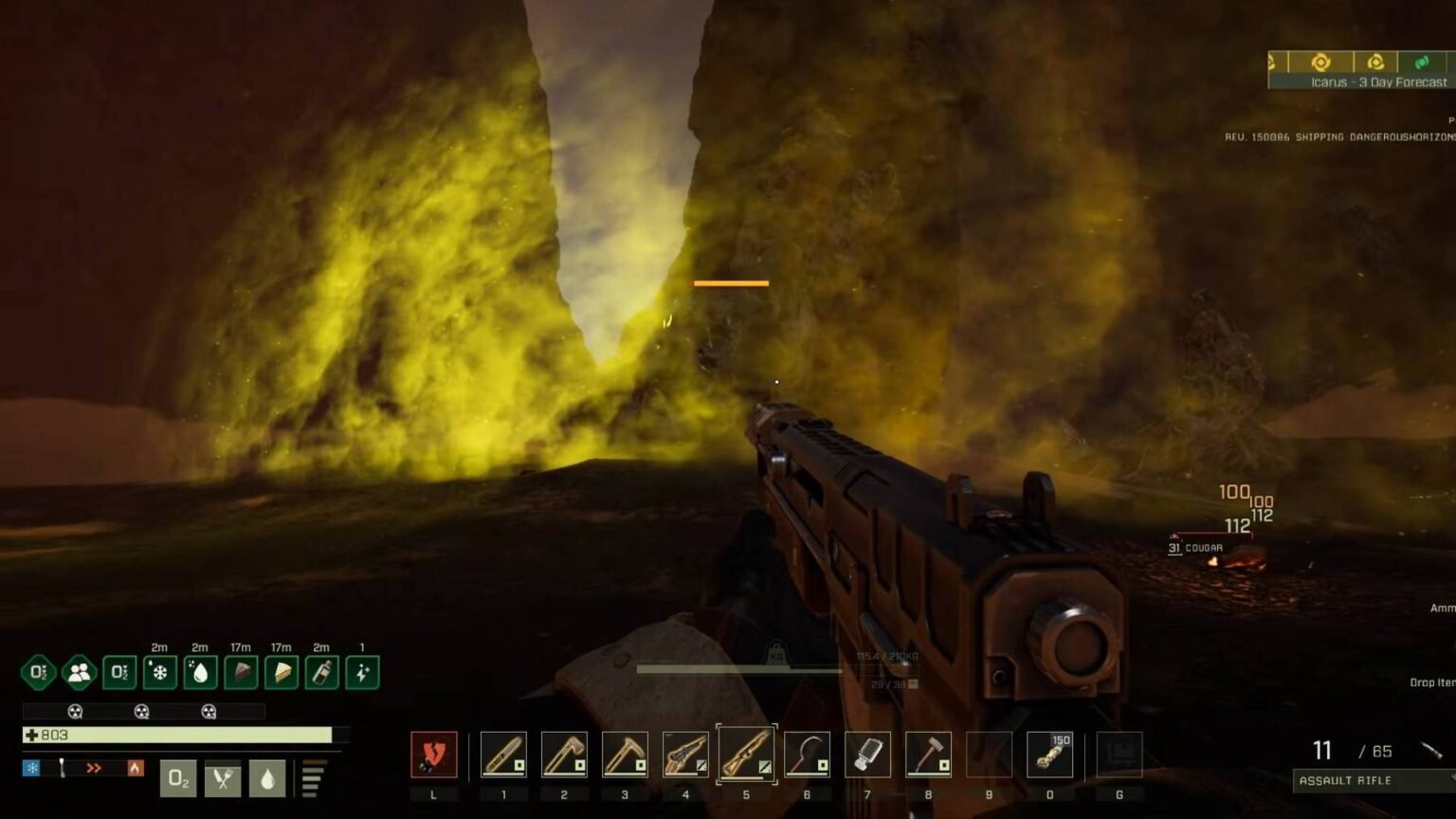Select the sickle in hotbar slot 6
This screenshot has width=1456, height=819.
click(807, 754)
